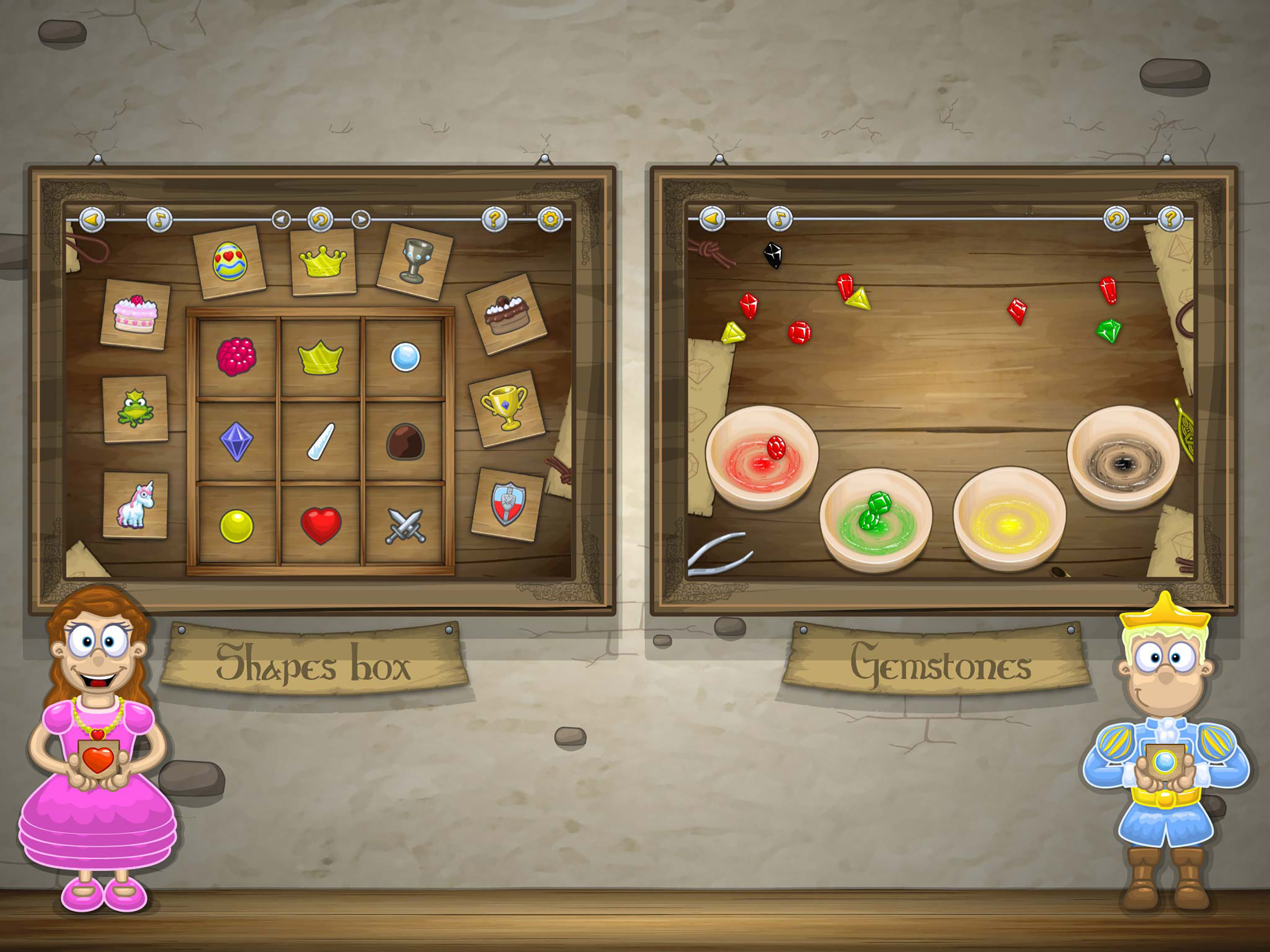Open the Gemstones game picture

[943, 390]
